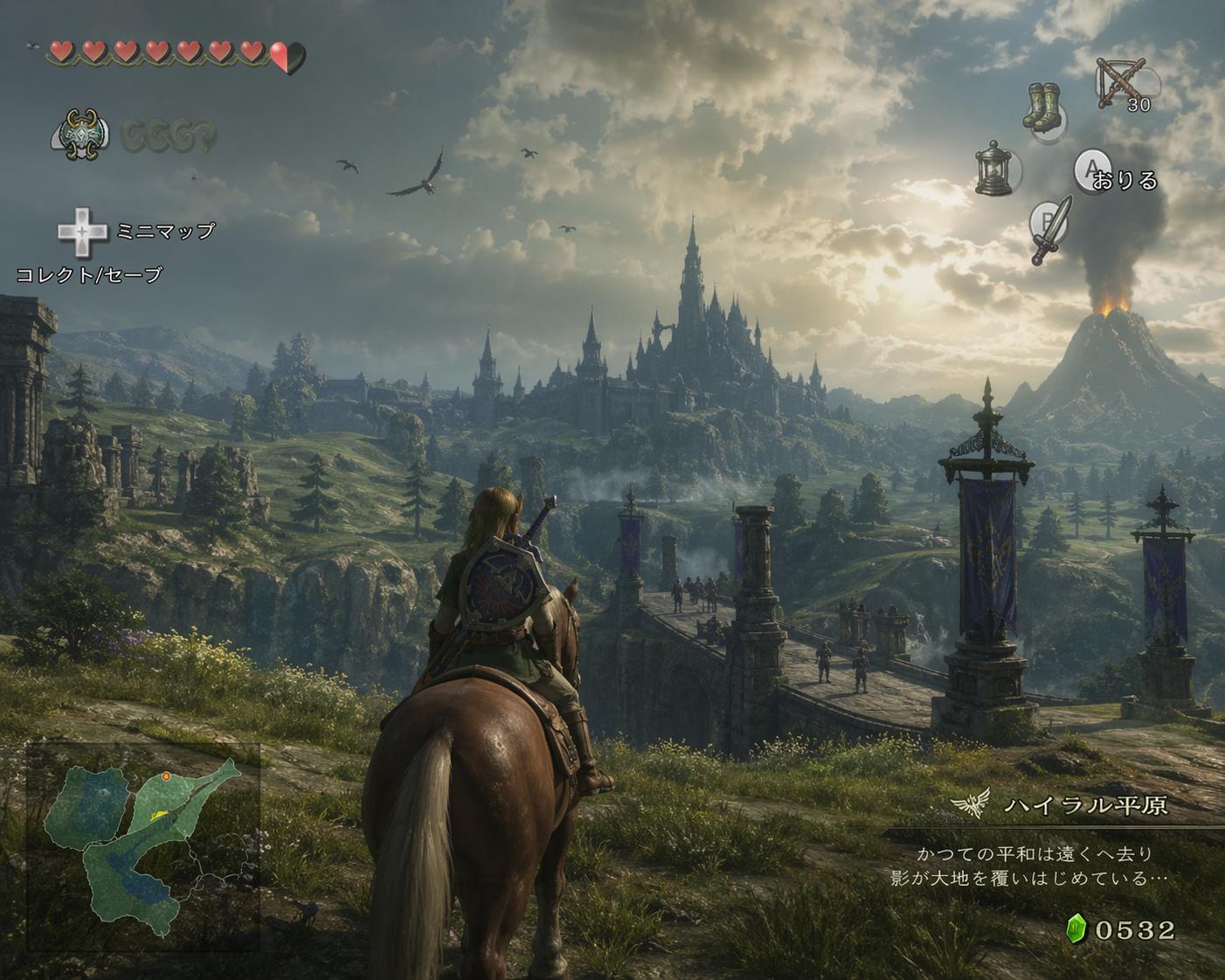1225x980 pixels.
Task: Click the sword item icon
Action: pos(1049,229)
